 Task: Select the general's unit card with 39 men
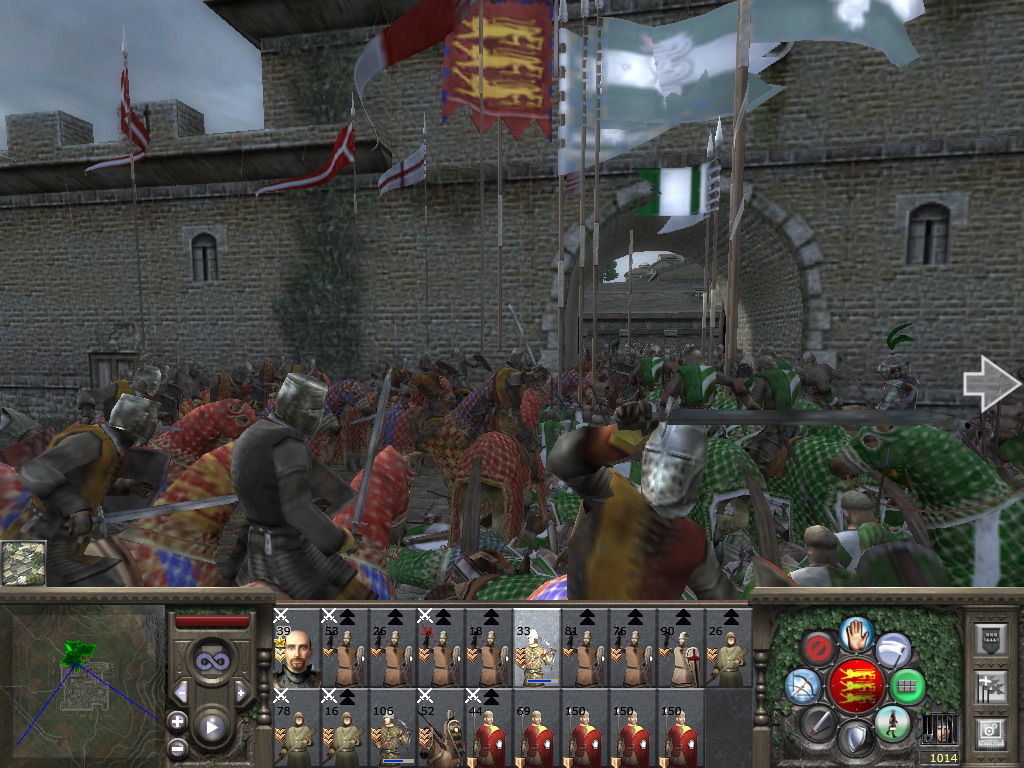coord(295,648)
